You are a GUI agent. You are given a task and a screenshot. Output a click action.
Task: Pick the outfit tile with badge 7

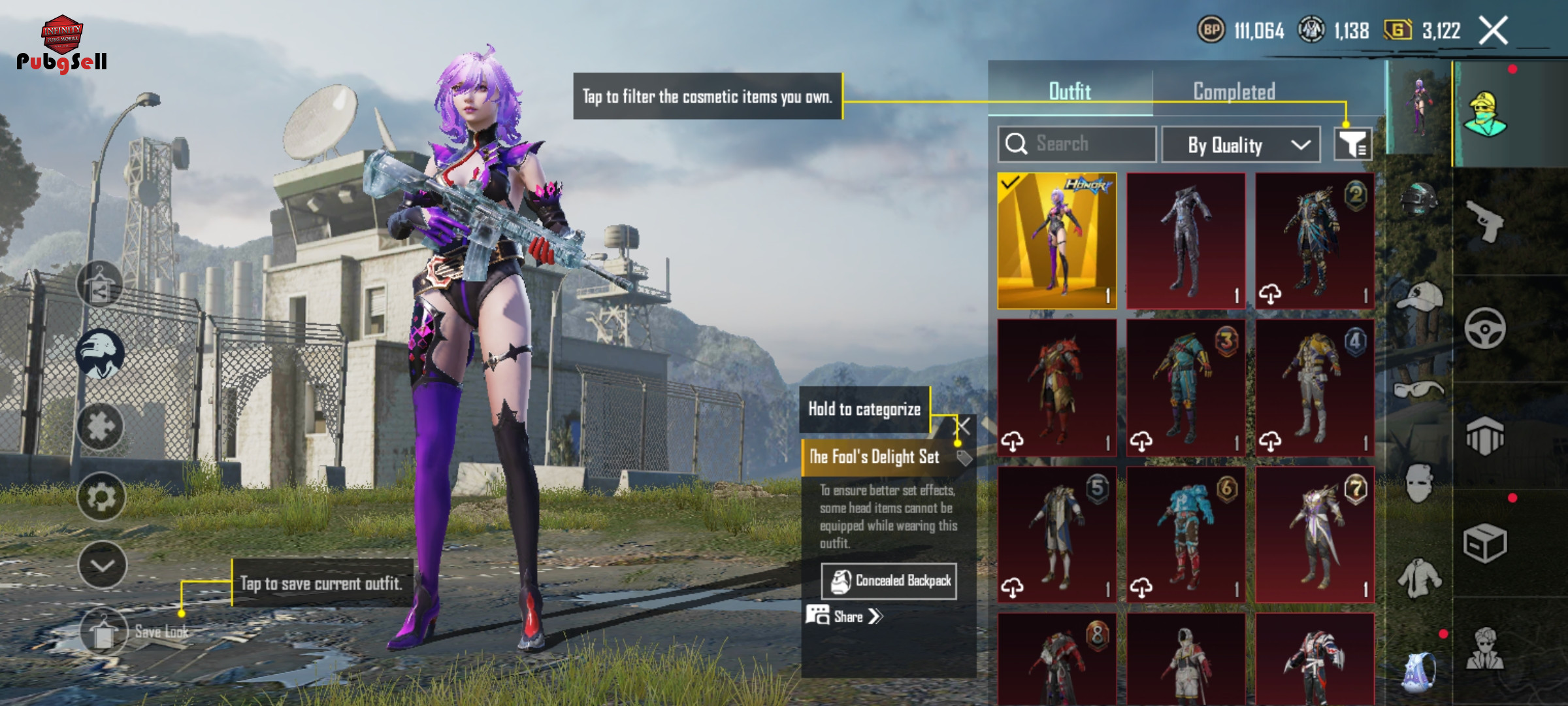click(x=1315, y=534)
